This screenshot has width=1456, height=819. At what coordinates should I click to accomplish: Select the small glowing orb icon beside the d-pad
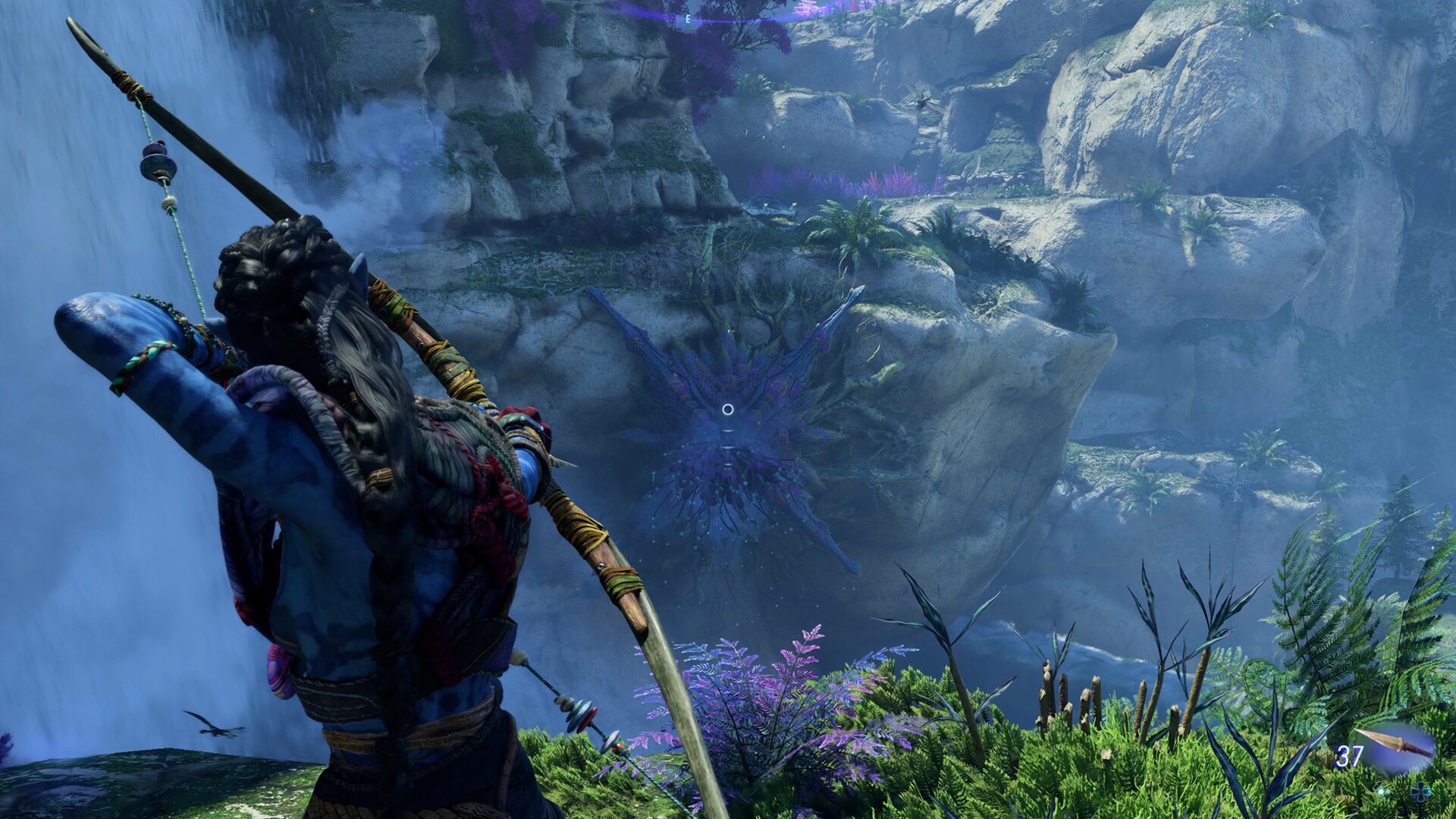point(1383,792)
